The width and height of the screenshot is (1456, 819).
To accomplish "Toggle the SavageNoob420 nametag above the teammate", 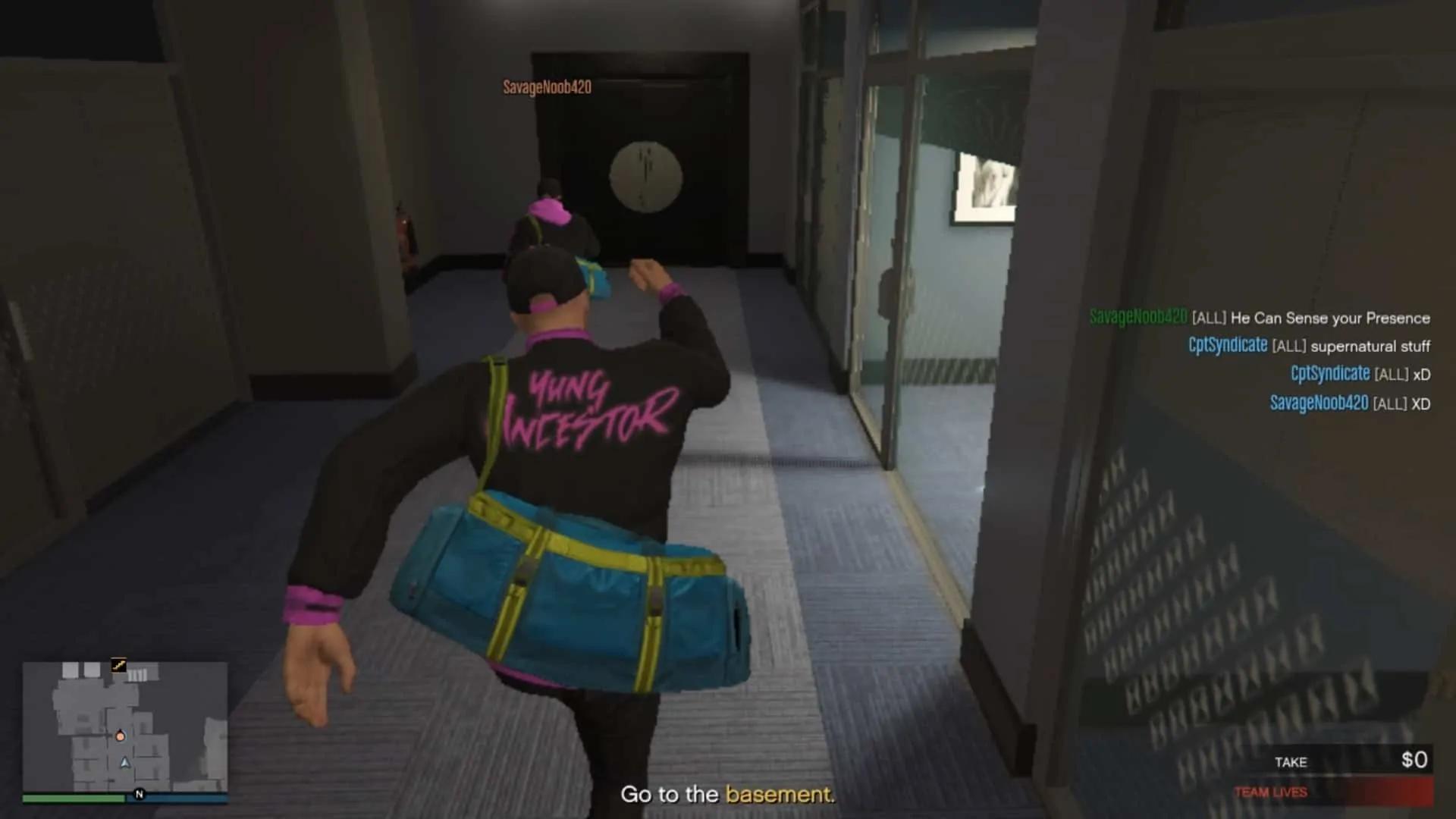I will (x=546, y=88).
